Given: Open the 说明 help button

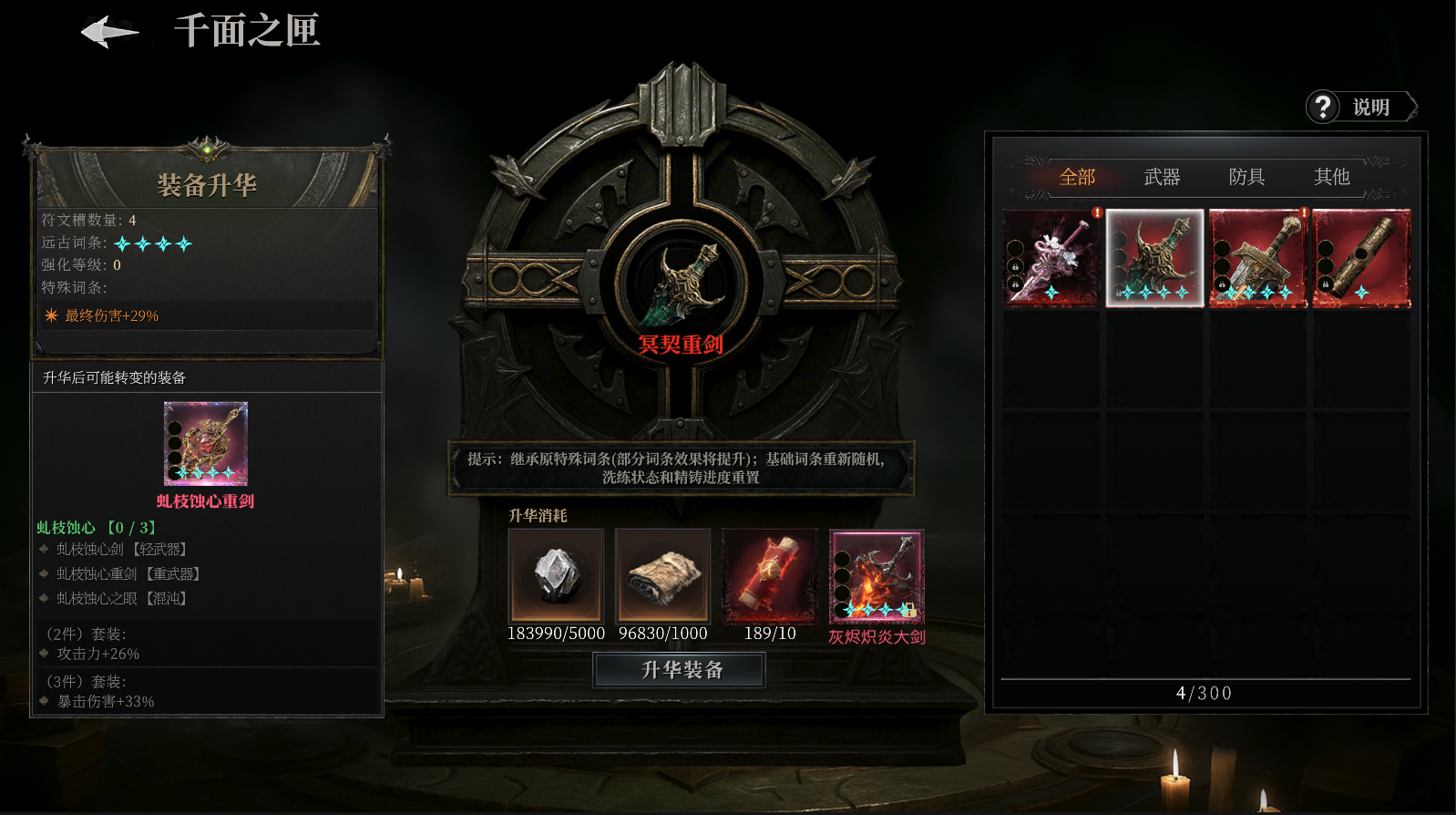Looking at the screenshot, I should [x=1361, y=108].
